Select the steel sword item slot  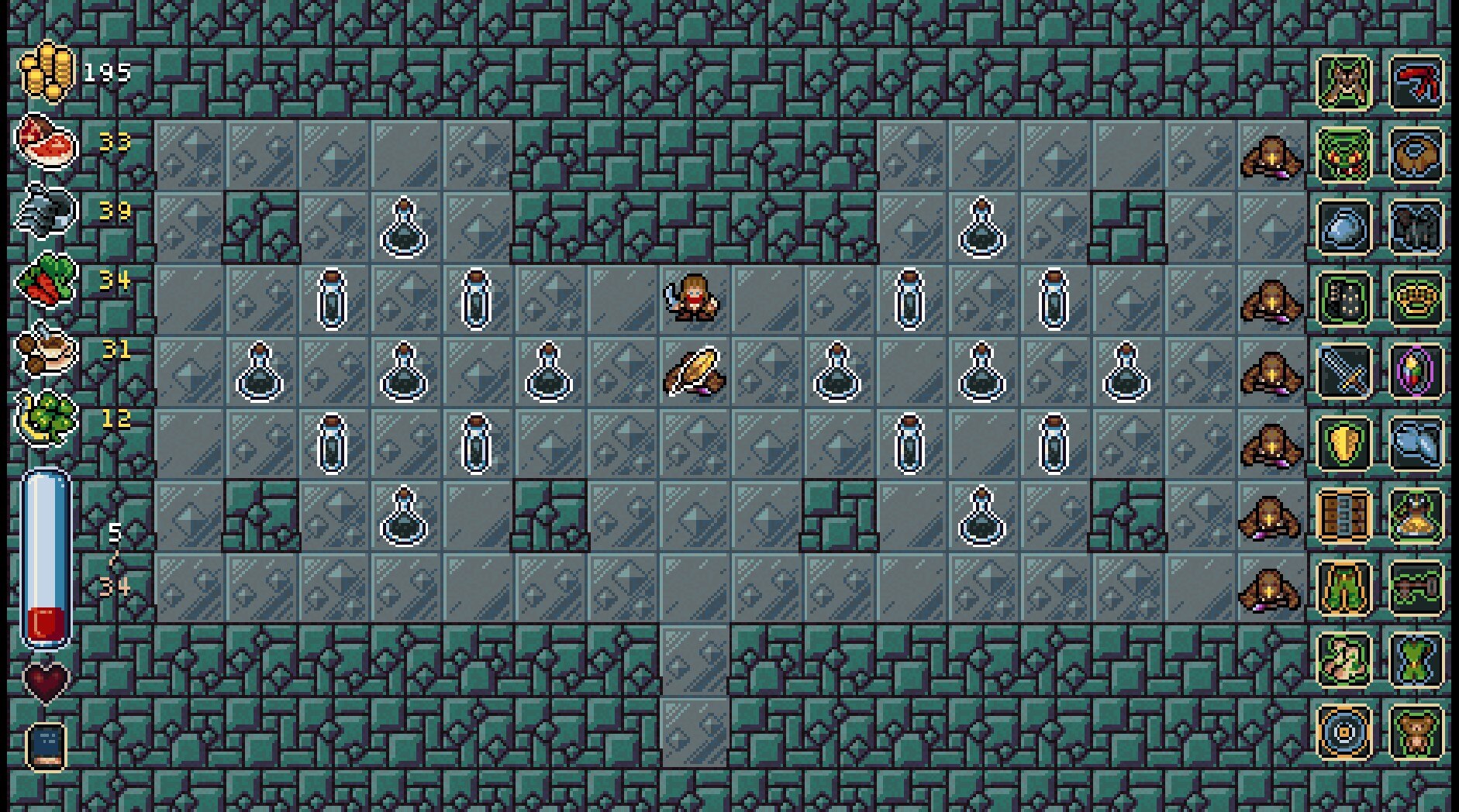point(1344,372)
